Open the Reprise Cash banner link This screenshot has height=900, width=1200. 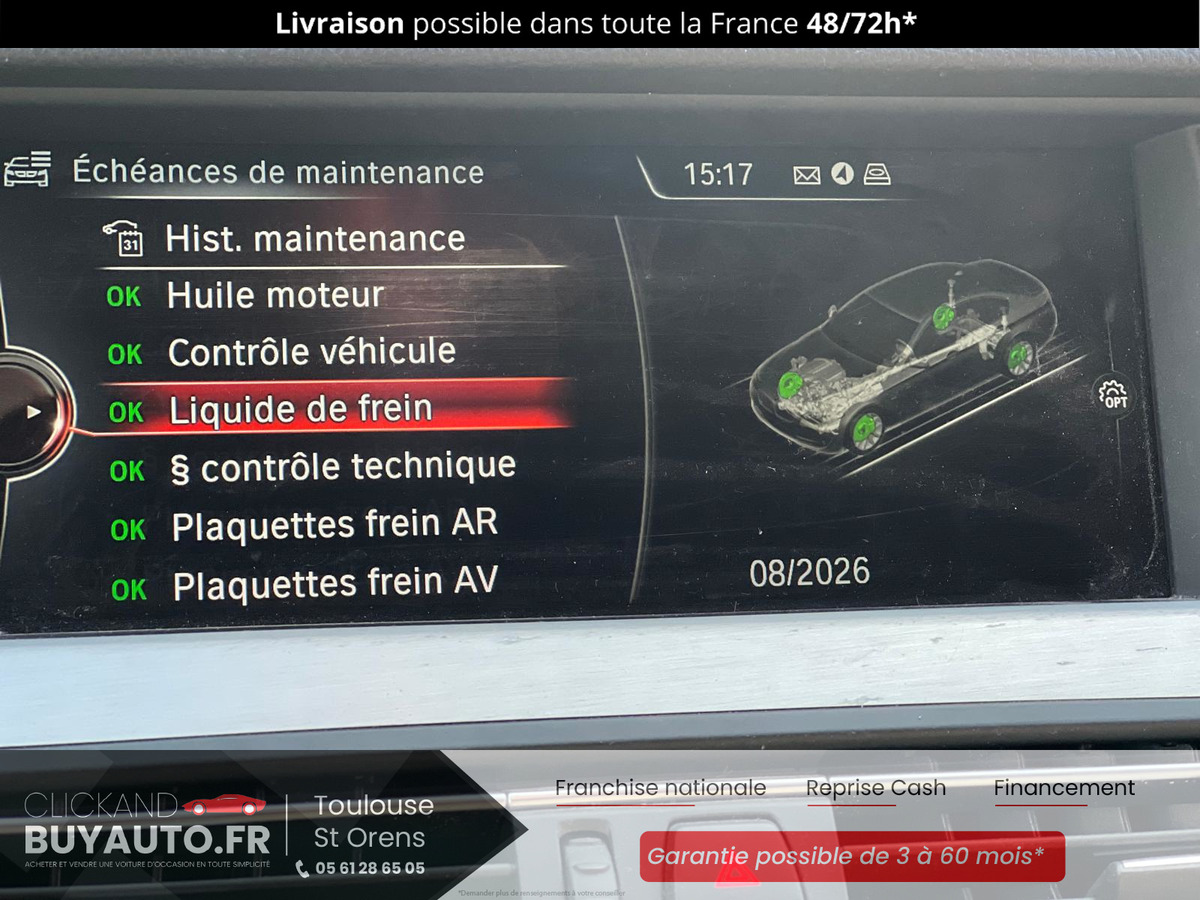[x=875, y=788]
